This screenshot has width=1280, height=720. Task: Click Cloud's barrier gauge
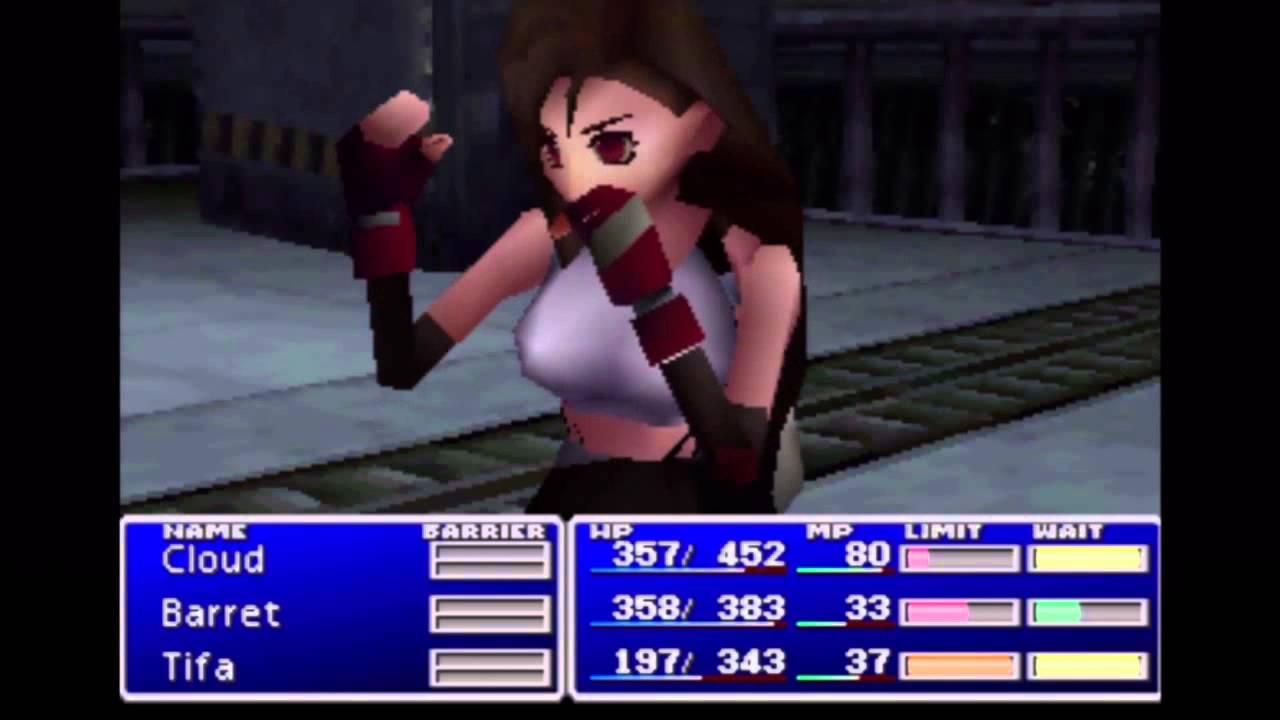(x=489, y=562)
